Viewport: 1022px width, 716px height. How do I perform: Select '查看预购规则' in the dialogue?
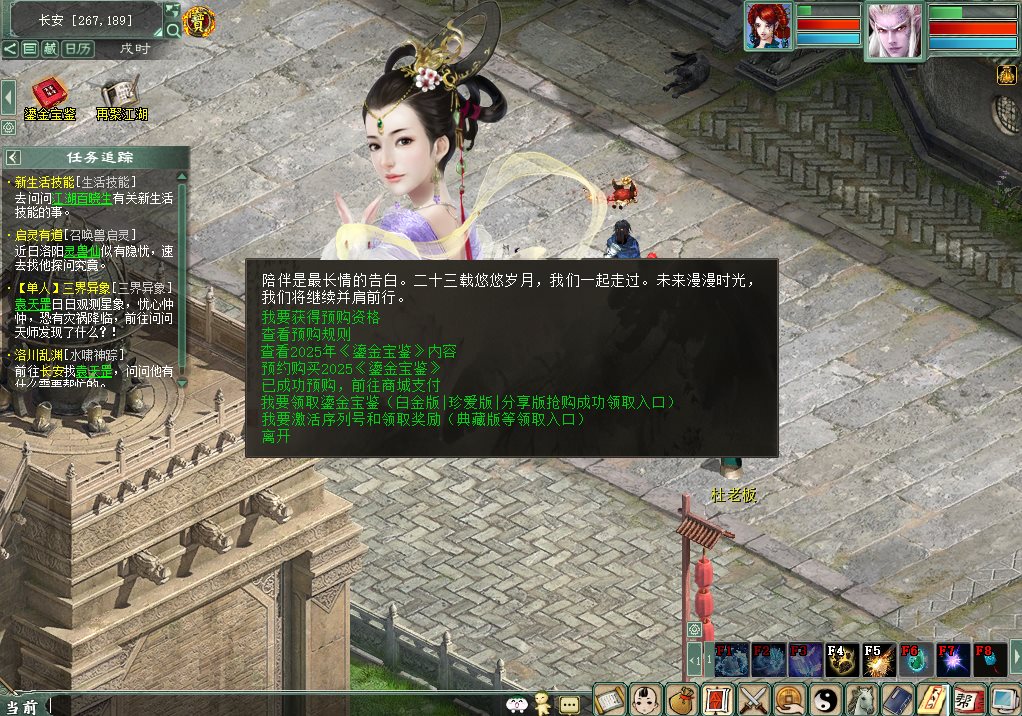coord(306,334)
